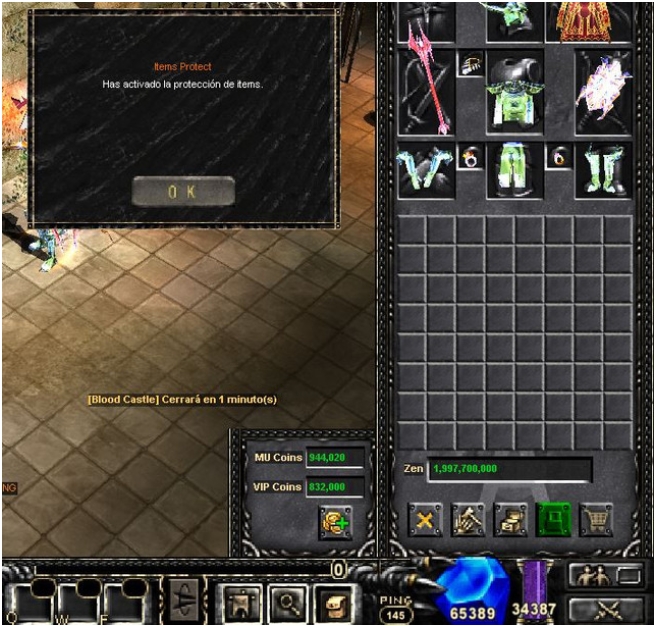Close the inventory with the X button
Image resolution: width=655 pixels, height=626 pixels.
click(424, 520)
